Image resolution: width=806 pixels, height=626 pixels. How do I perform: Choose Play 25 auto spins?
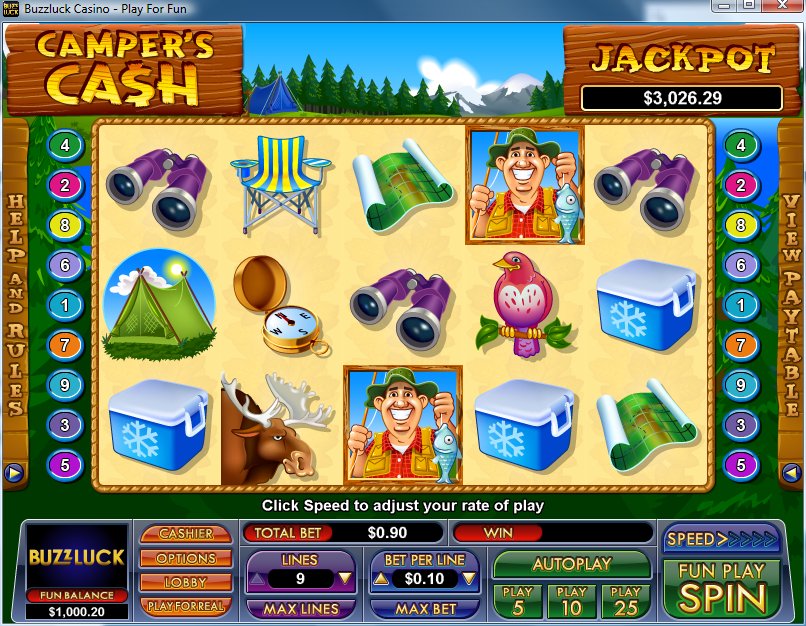(626, 600)
